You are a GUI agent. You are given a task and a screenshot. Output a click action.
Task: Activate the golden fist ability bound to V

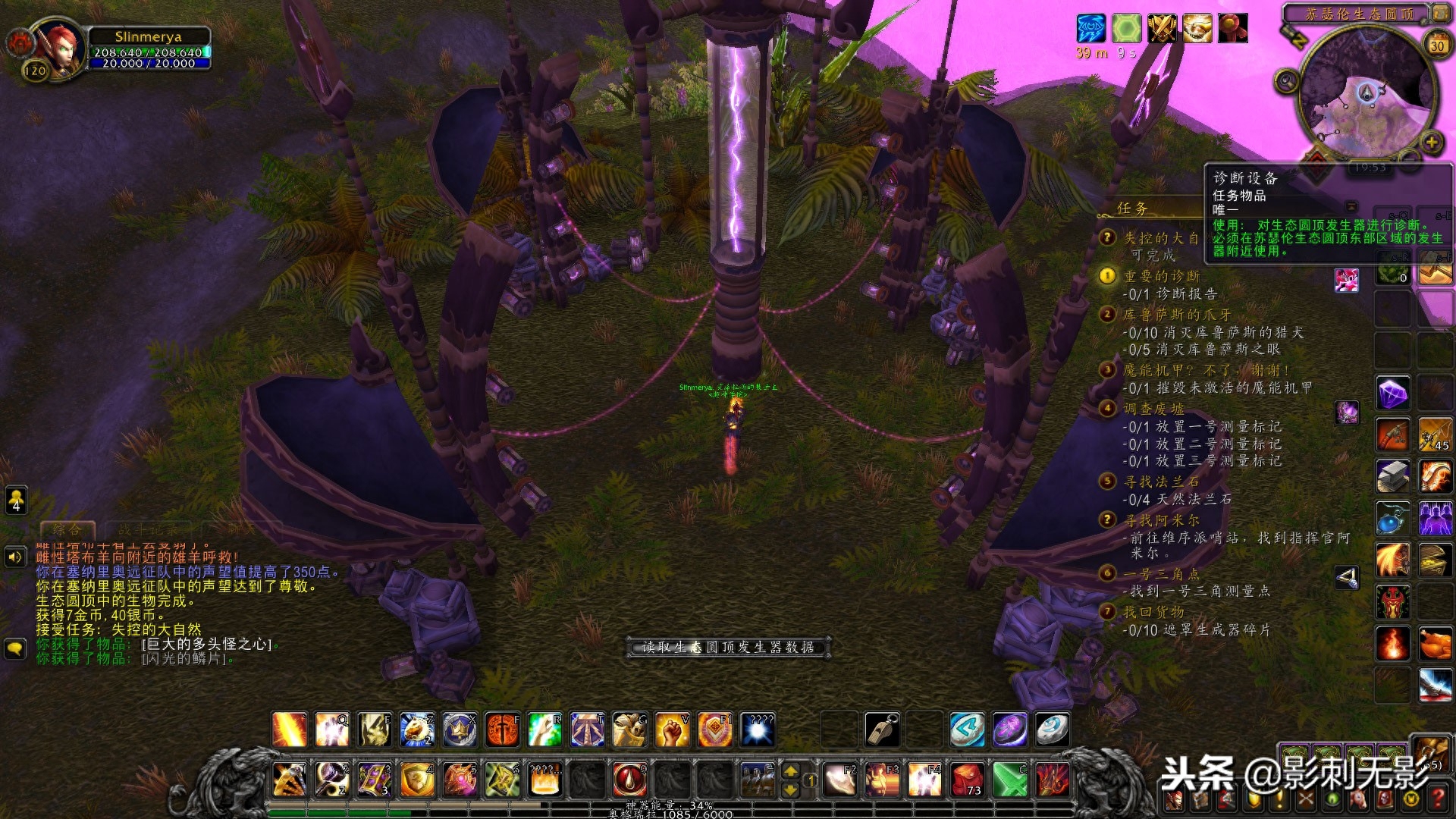(x=672, y=730)
